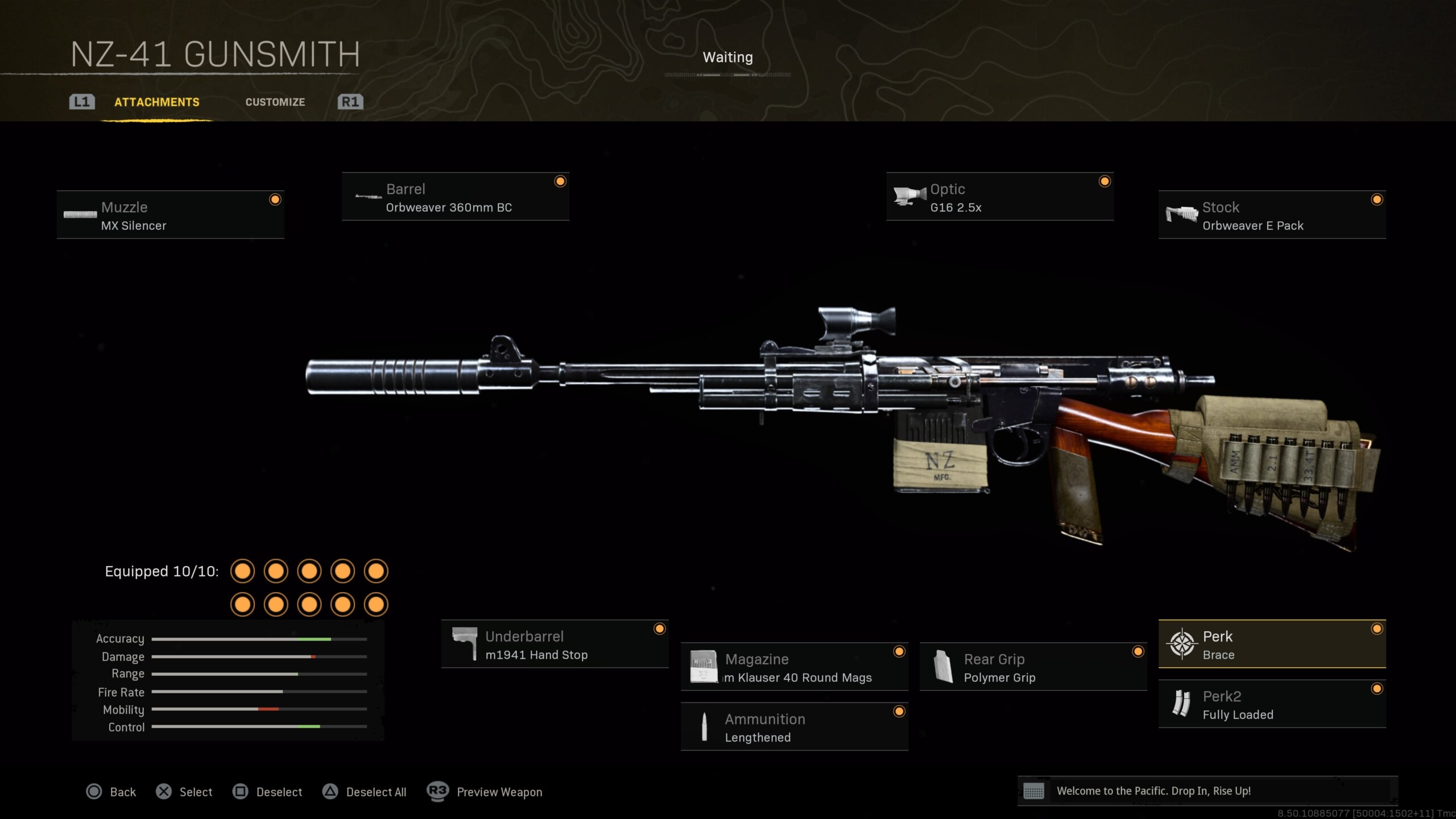
Task: Select the Ammunition Lengthened slot
Action: (794, 727)
